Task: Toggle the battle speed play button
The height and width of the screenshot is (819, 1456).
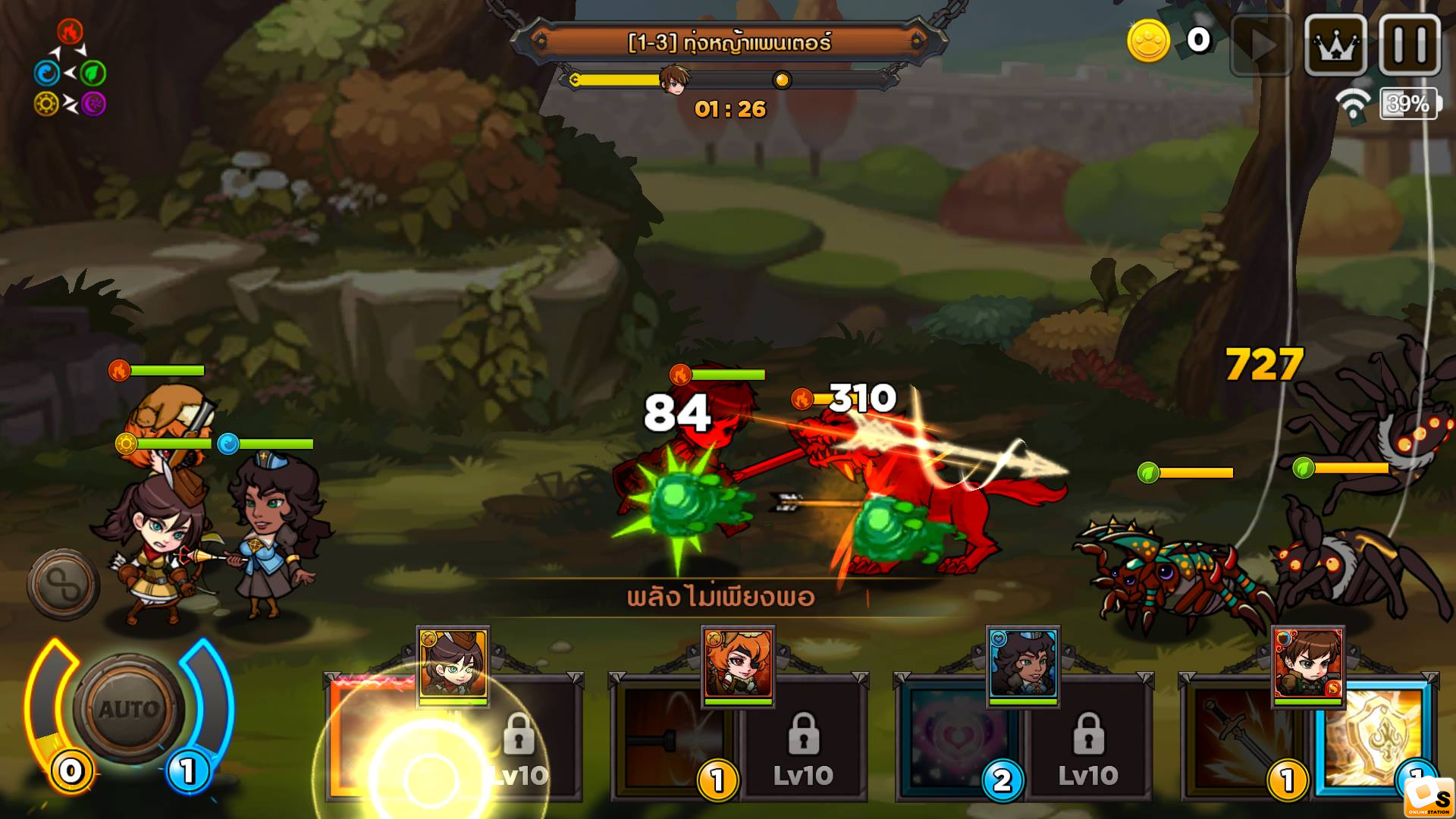Action: pyautogui.click(x=1261, y=46)
